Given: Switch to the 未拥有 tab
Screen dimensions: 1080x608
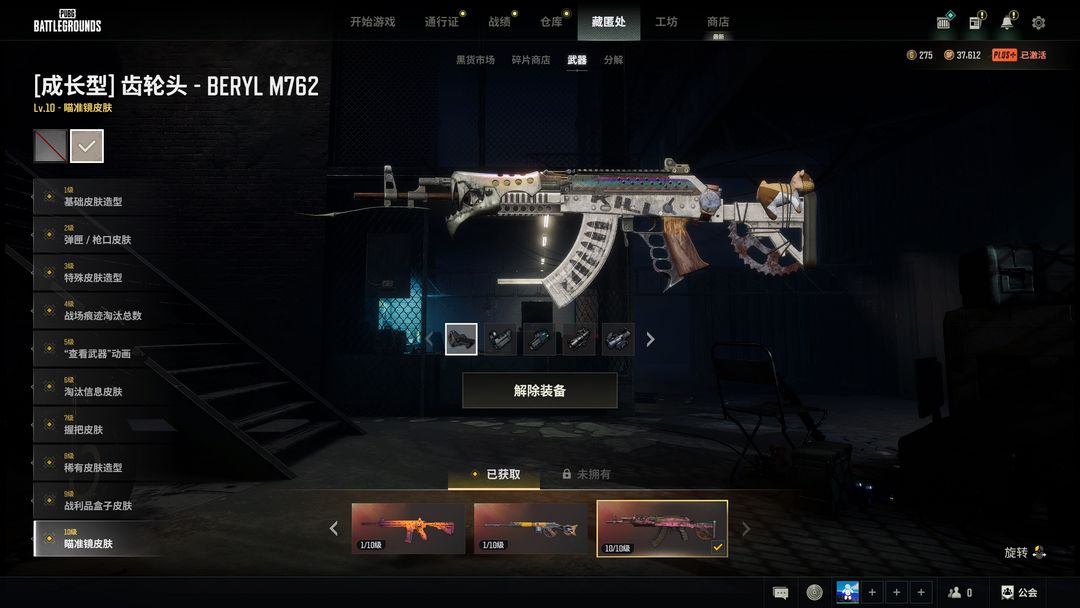Looking at the screenshot, I should point(586,474).
